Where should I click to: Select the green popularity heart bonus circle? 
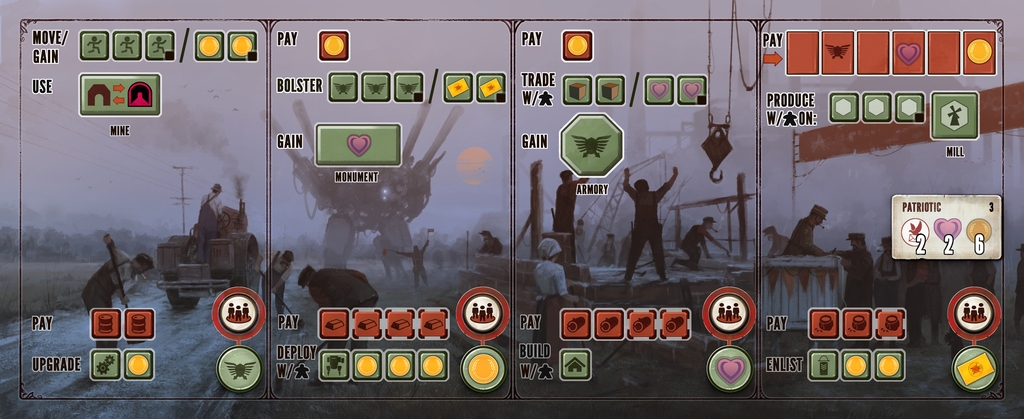tap(728, 369)
